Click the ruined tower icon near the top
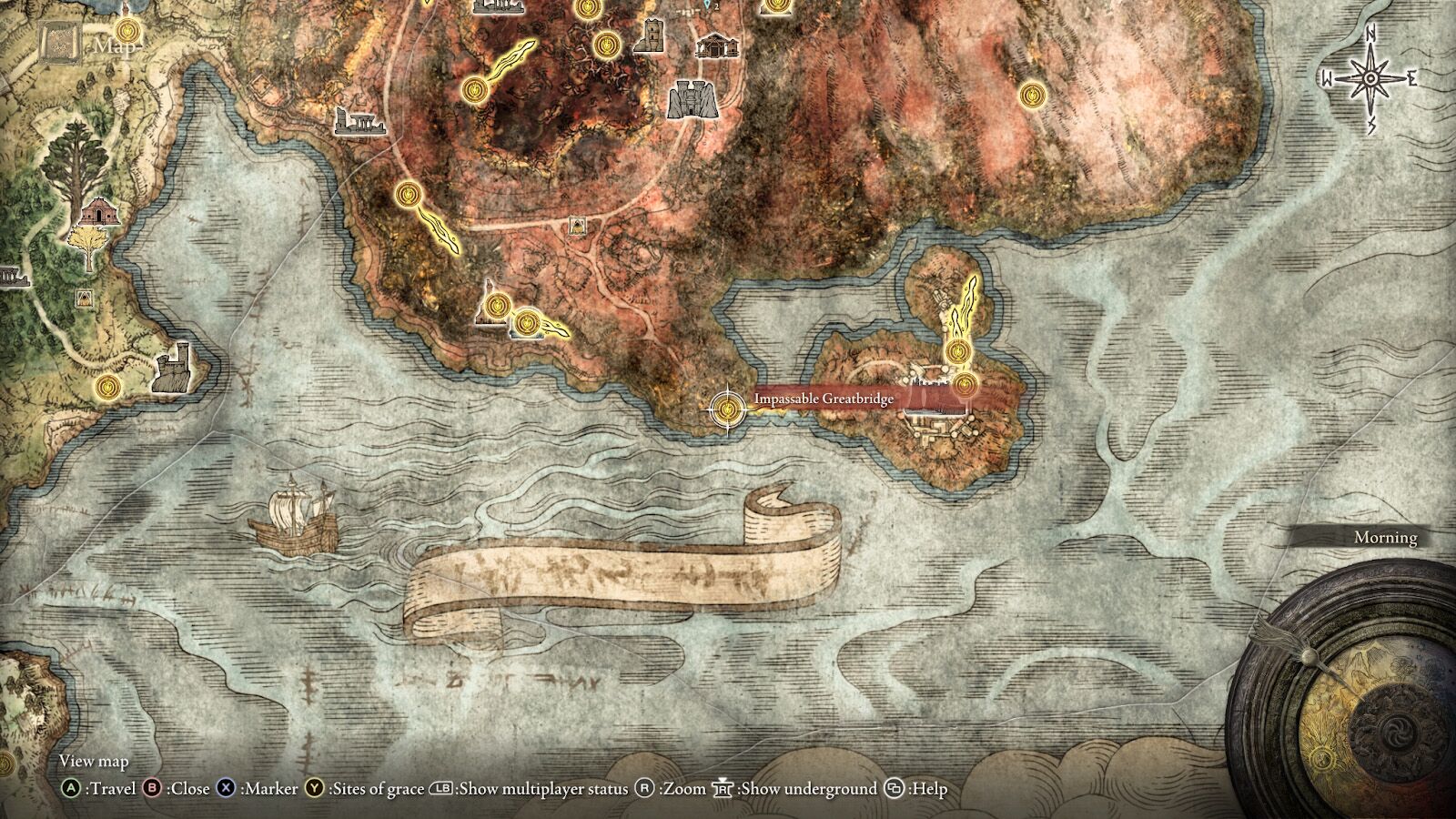Screen dimensions: 1456x819 click(652, 35)
